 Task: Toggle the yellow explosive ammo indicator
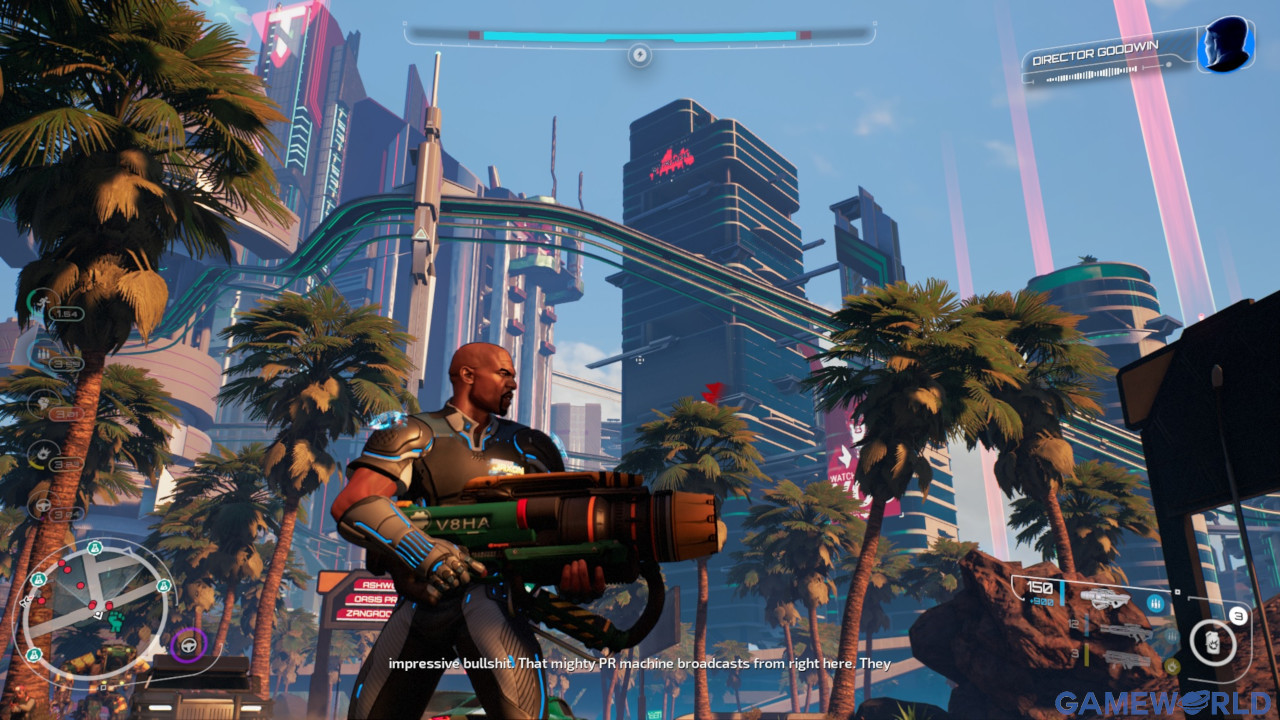1172,666
